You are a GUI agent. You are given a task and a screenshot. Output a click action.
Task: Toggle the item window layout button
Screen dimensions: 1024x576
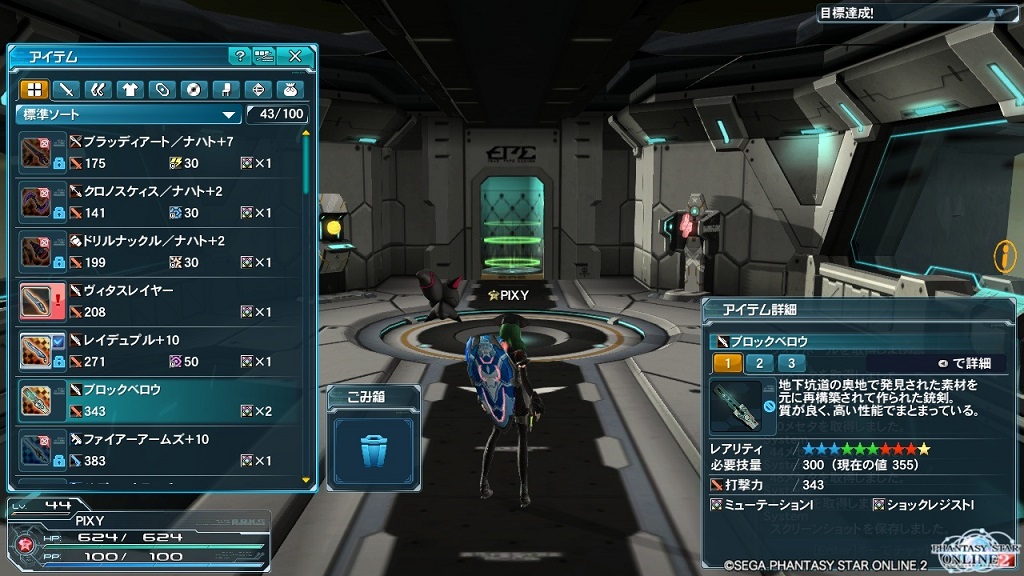pyautogui.click(x=264, y=56)
